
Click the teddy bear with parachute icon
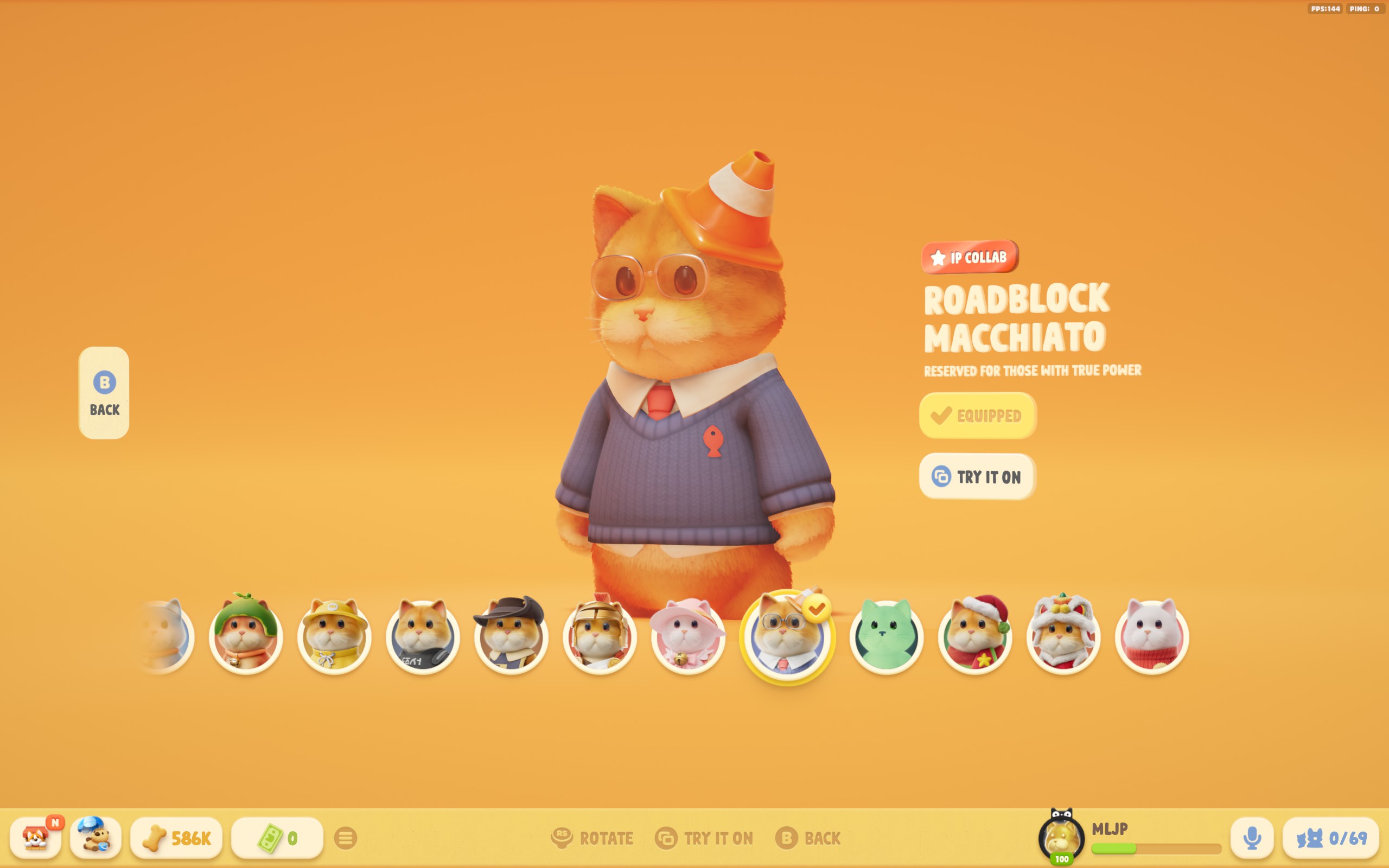95,838
